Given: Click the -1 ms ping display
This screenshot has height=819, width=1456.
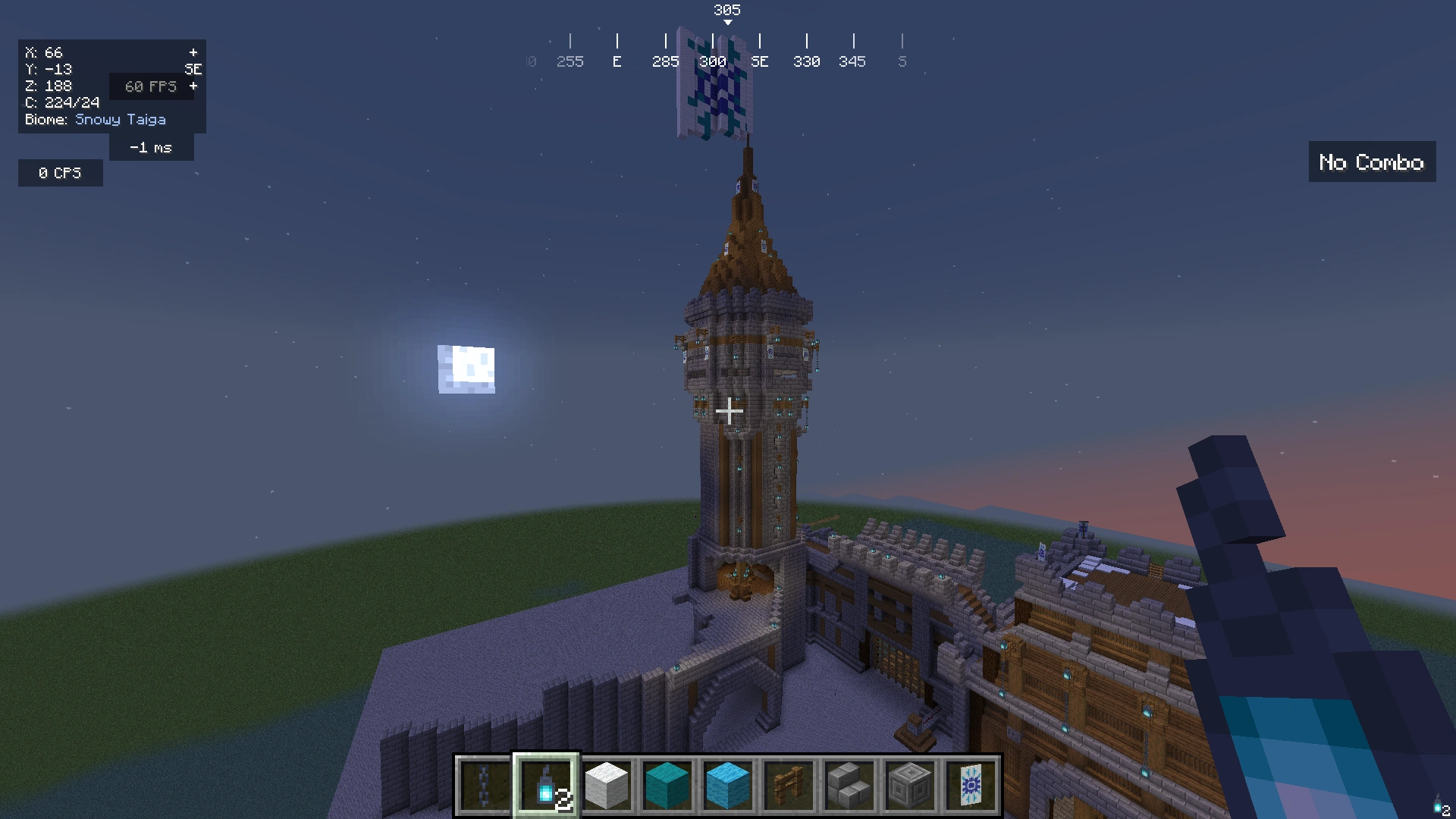Looking at the screenshot, I should point(151,146).
